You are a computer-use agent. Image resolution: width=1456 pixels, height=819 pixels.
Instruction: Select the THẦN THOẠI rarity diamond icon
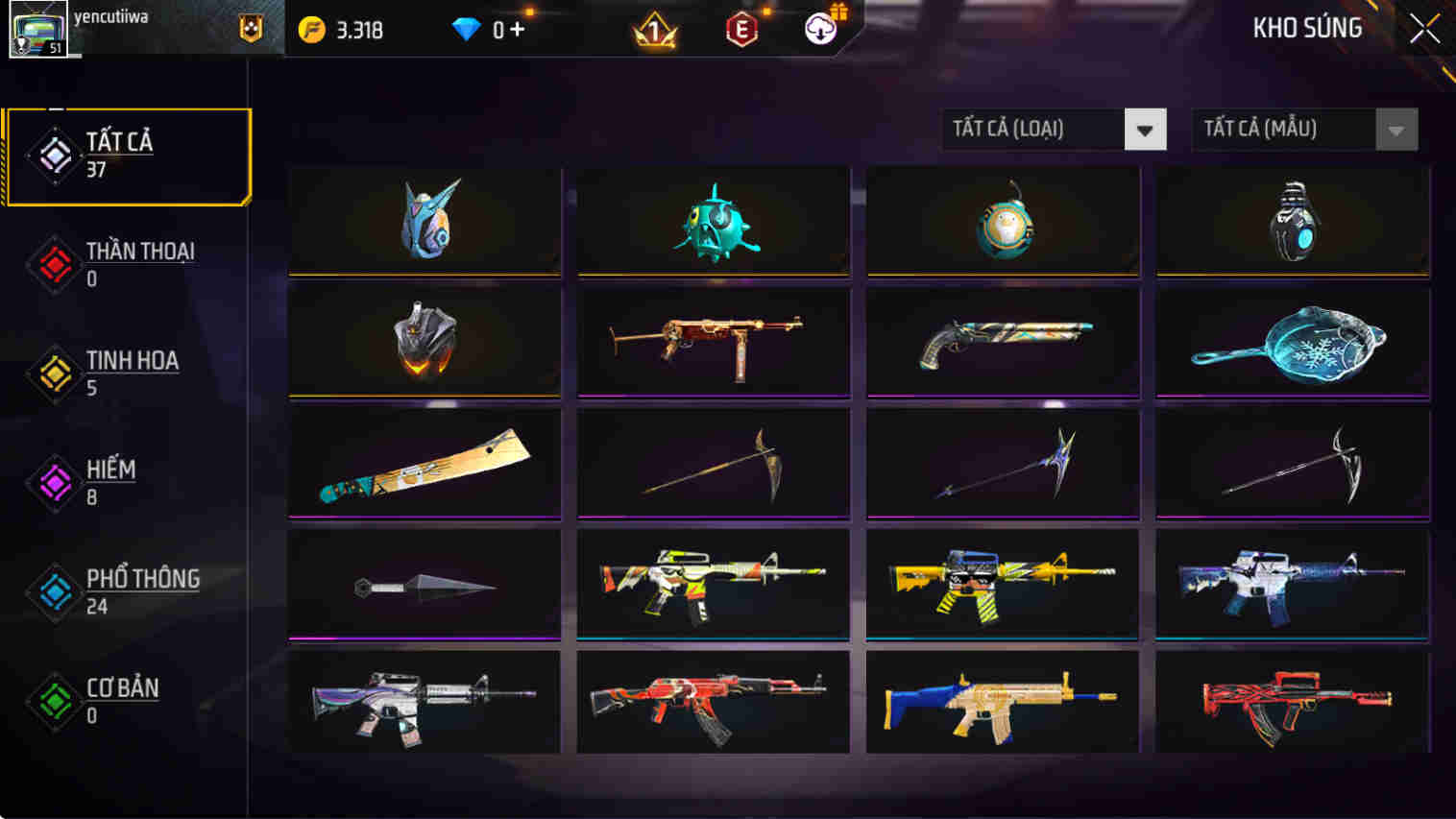[x=56, y=265]
